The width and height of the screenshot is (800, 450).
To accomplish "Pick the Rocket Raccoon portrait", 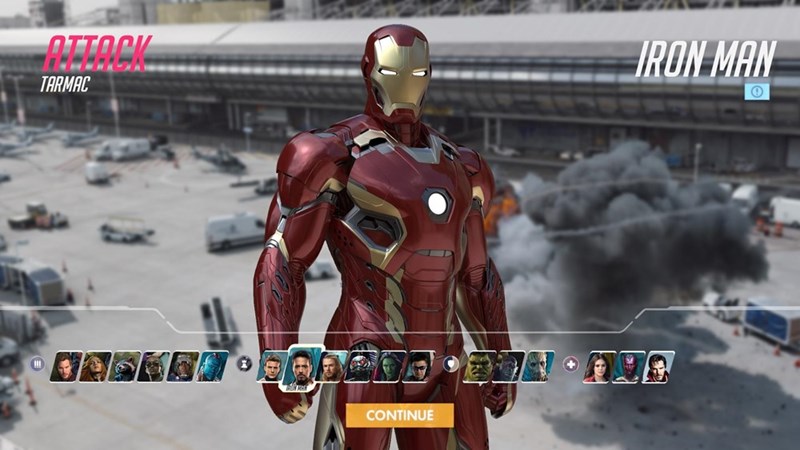I will (124, 366).
